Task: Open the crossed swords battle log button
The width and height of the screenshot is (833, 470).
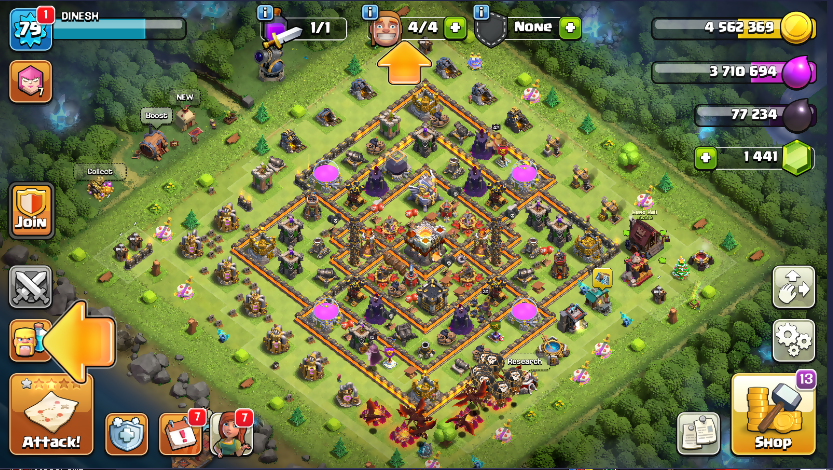Action: (30, 287)
